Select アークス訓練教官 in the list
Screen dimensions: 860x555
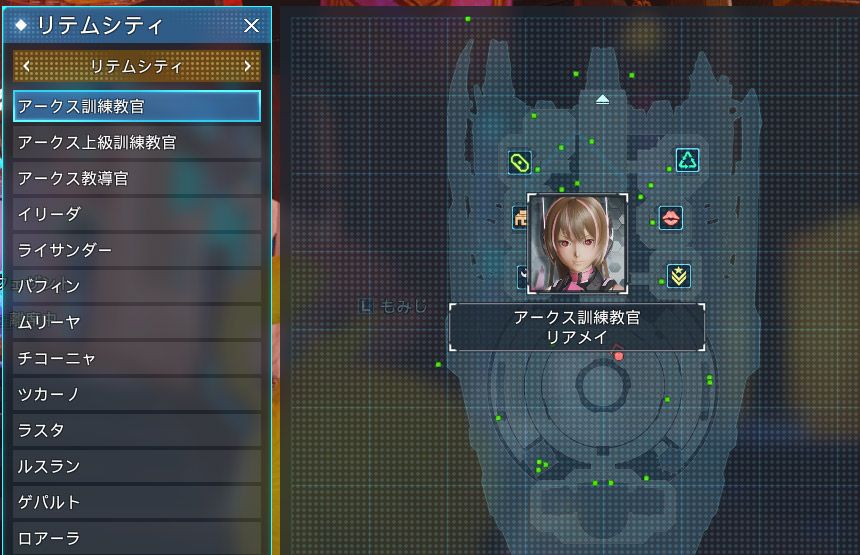point(137,106)
